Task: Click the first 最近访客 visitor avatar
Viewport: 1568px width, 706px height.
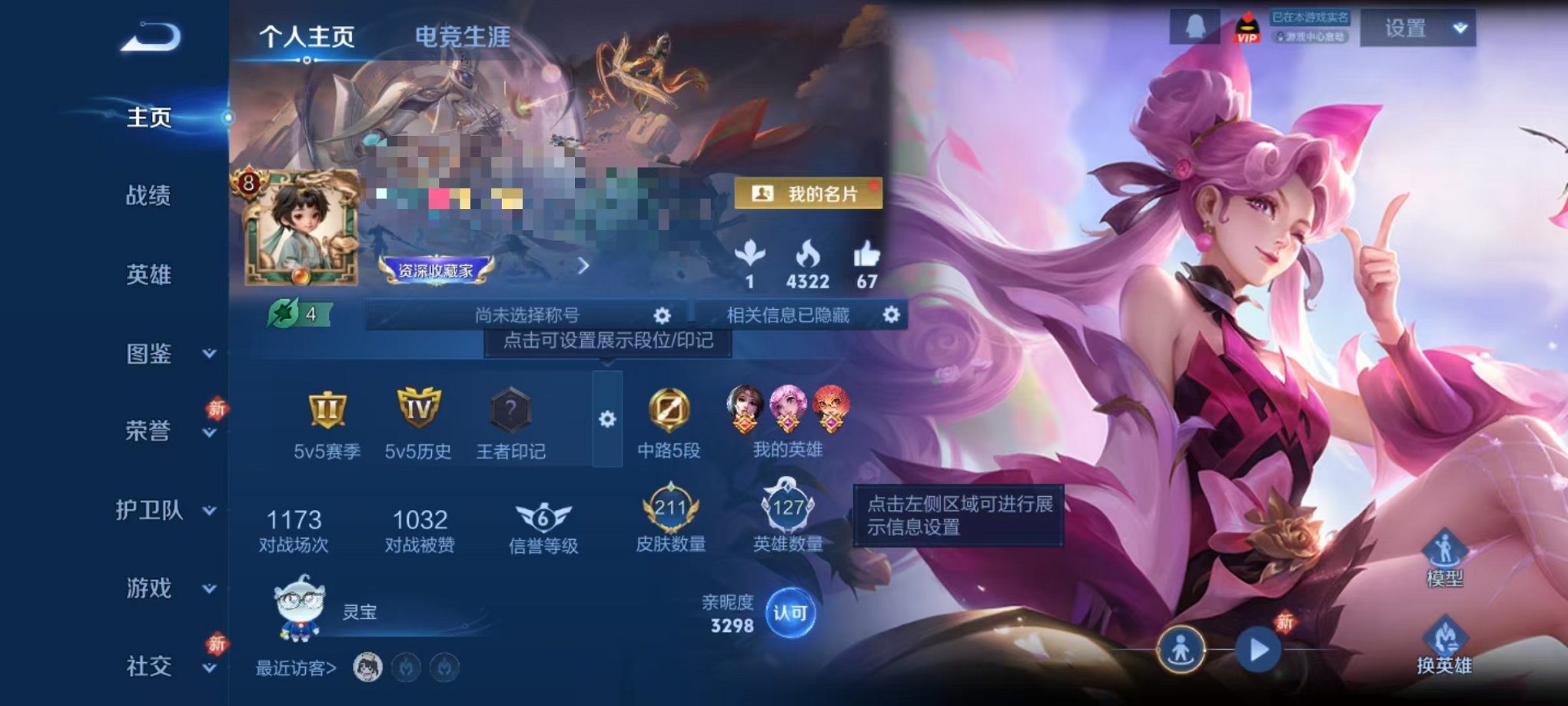Action: coord(366,668)
